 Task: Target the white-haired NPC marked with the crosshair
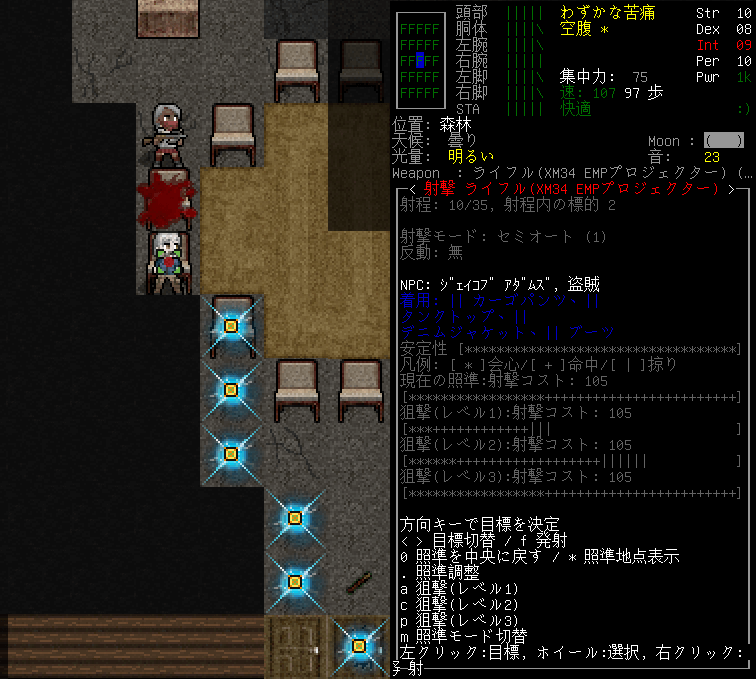(x=168, y=261)
